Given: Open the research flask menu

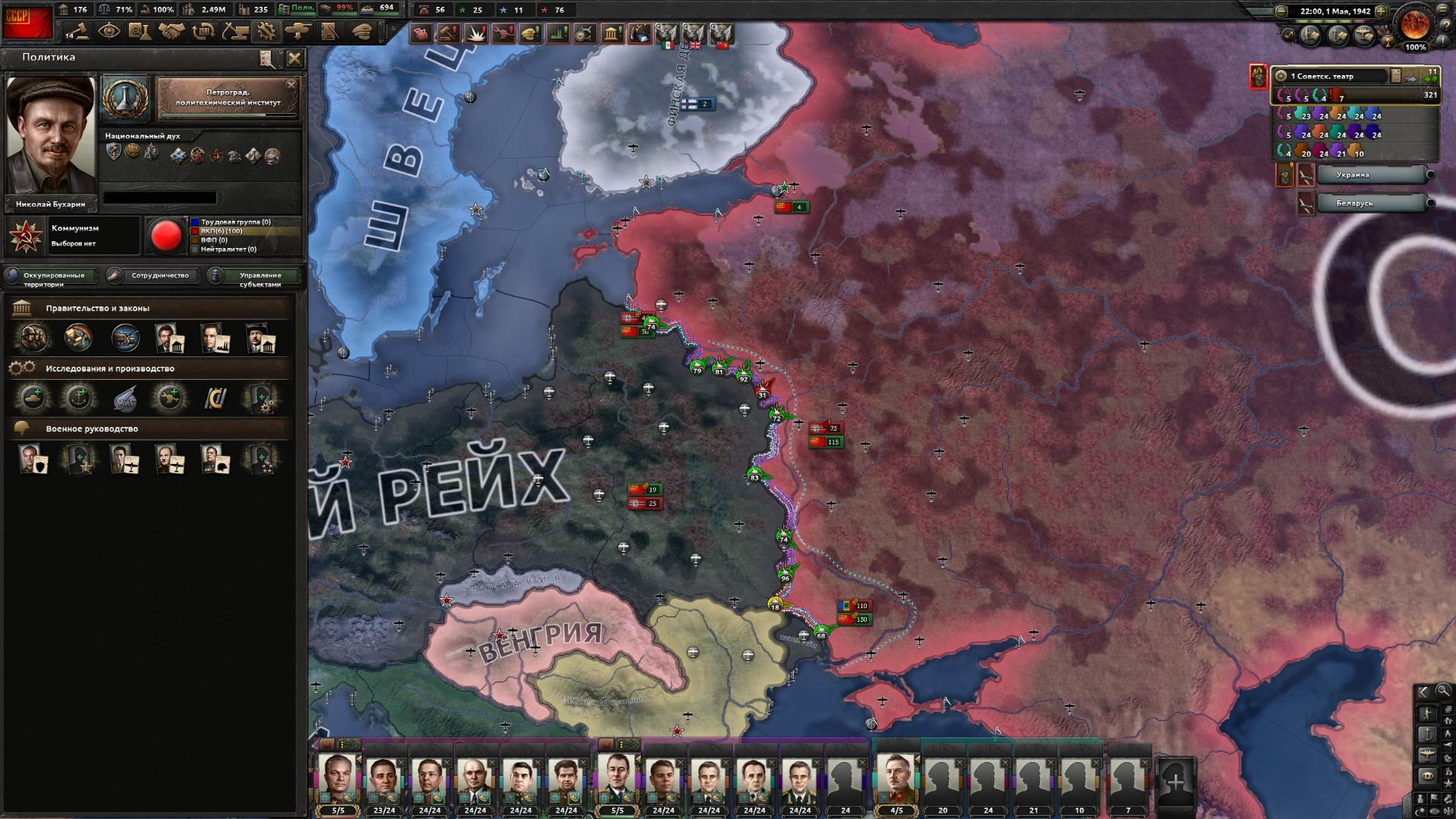Looking at the screenshot, I should (139, 32).
